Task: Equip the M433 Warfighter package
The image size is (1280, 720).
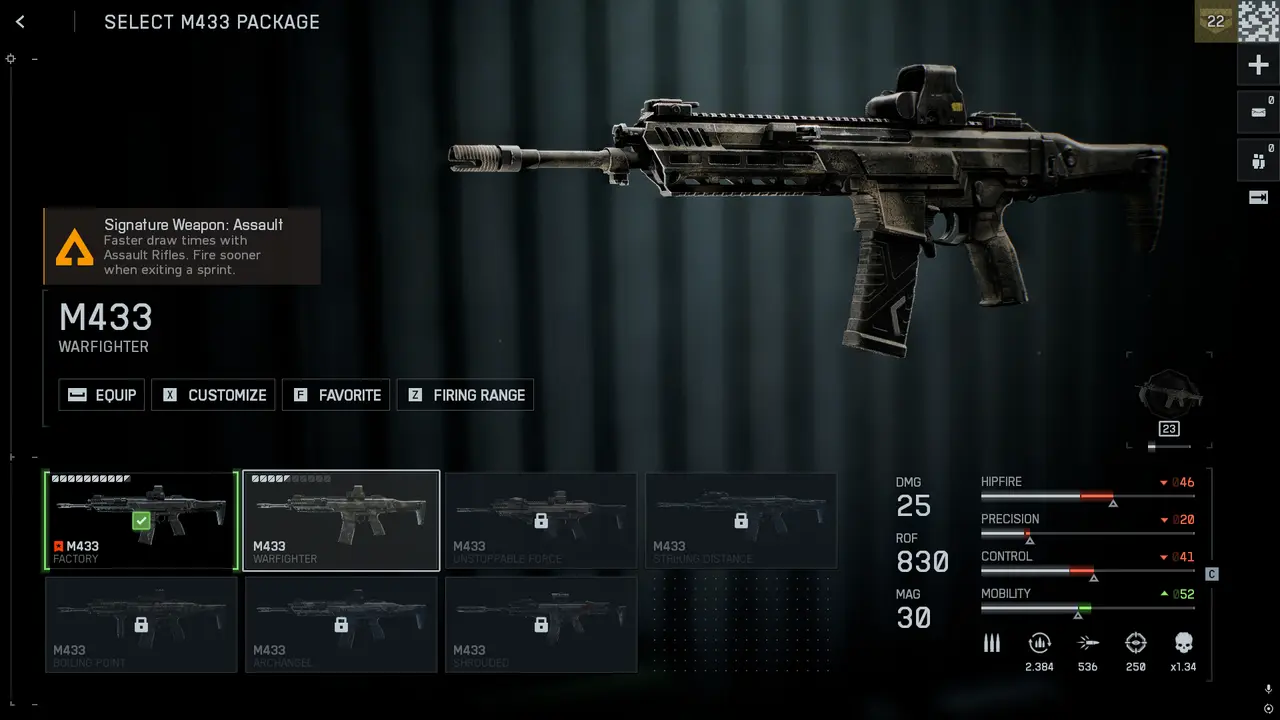Action: (102, 395)
